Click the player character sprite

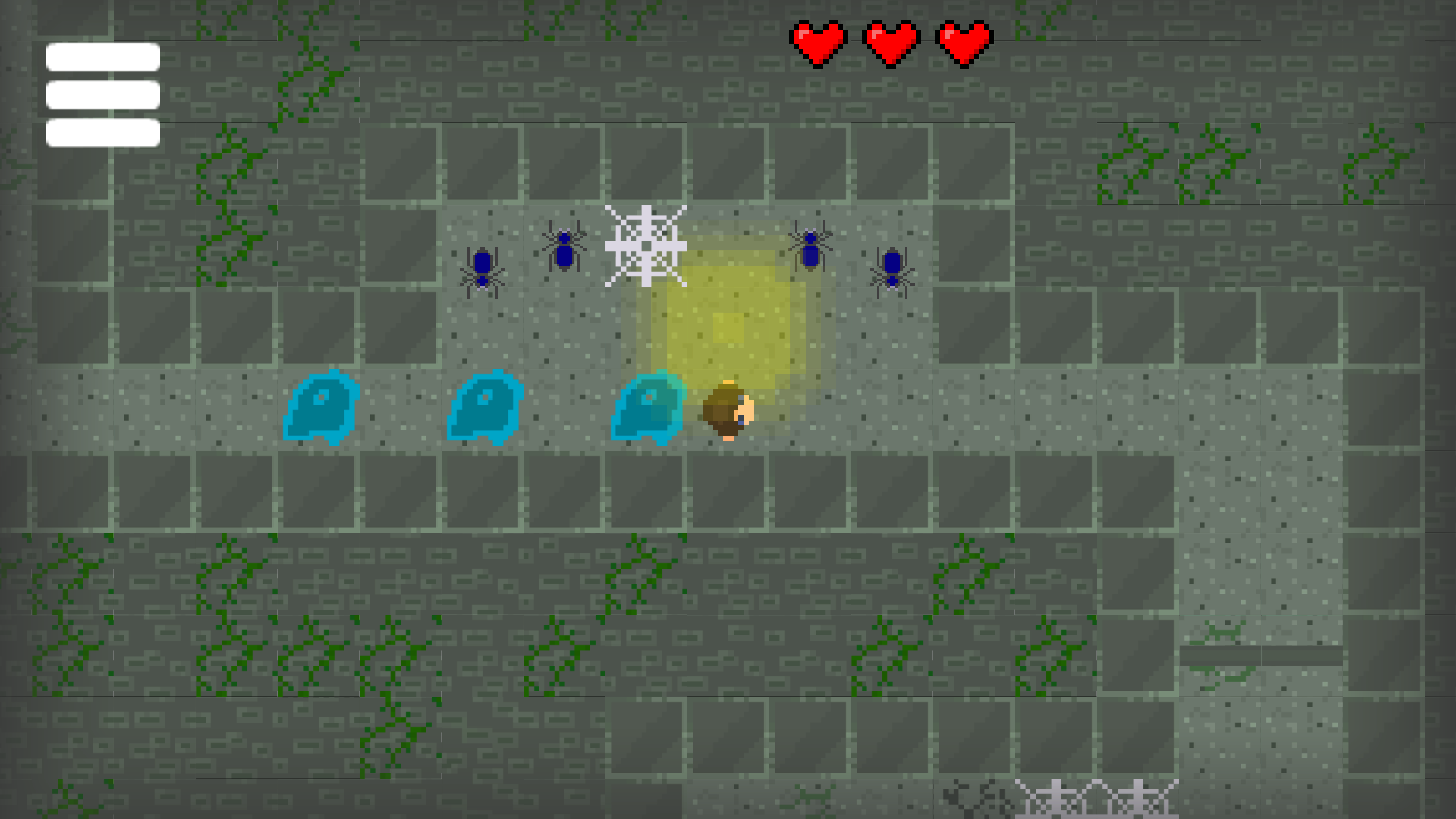(726, 410)
